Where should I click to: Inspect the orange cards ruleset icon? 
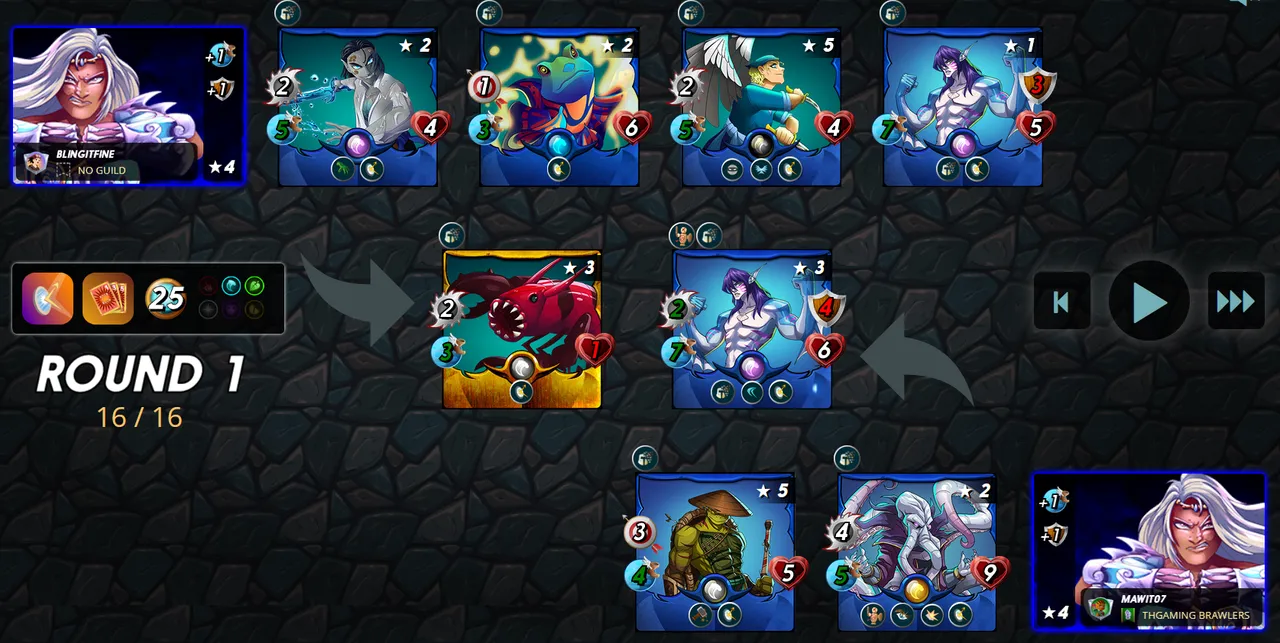[x=108, y=299]
